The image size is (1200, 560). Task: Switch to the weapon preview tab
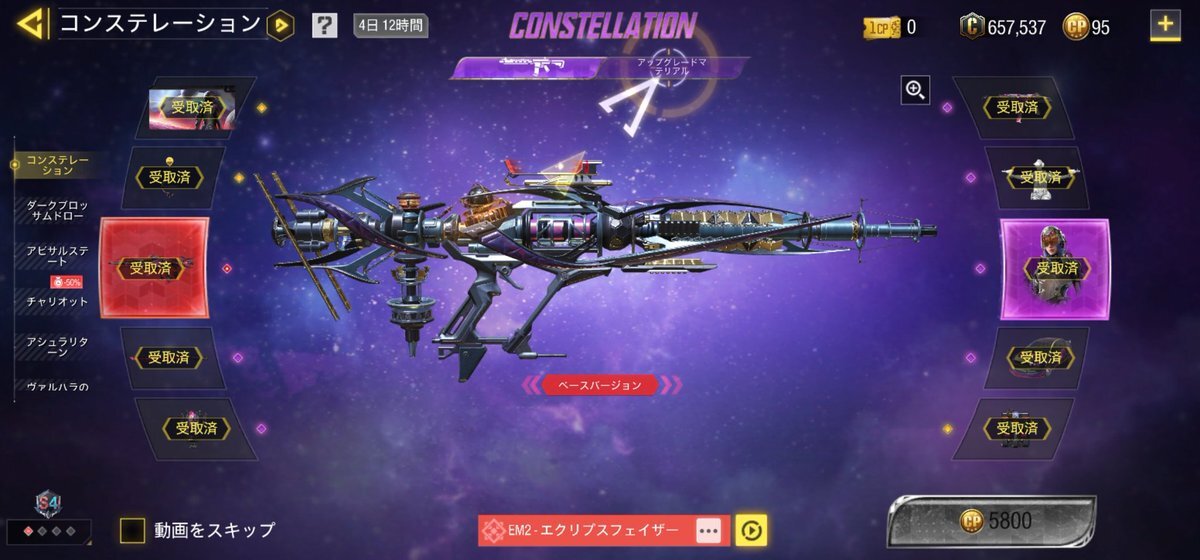(528, 68)
